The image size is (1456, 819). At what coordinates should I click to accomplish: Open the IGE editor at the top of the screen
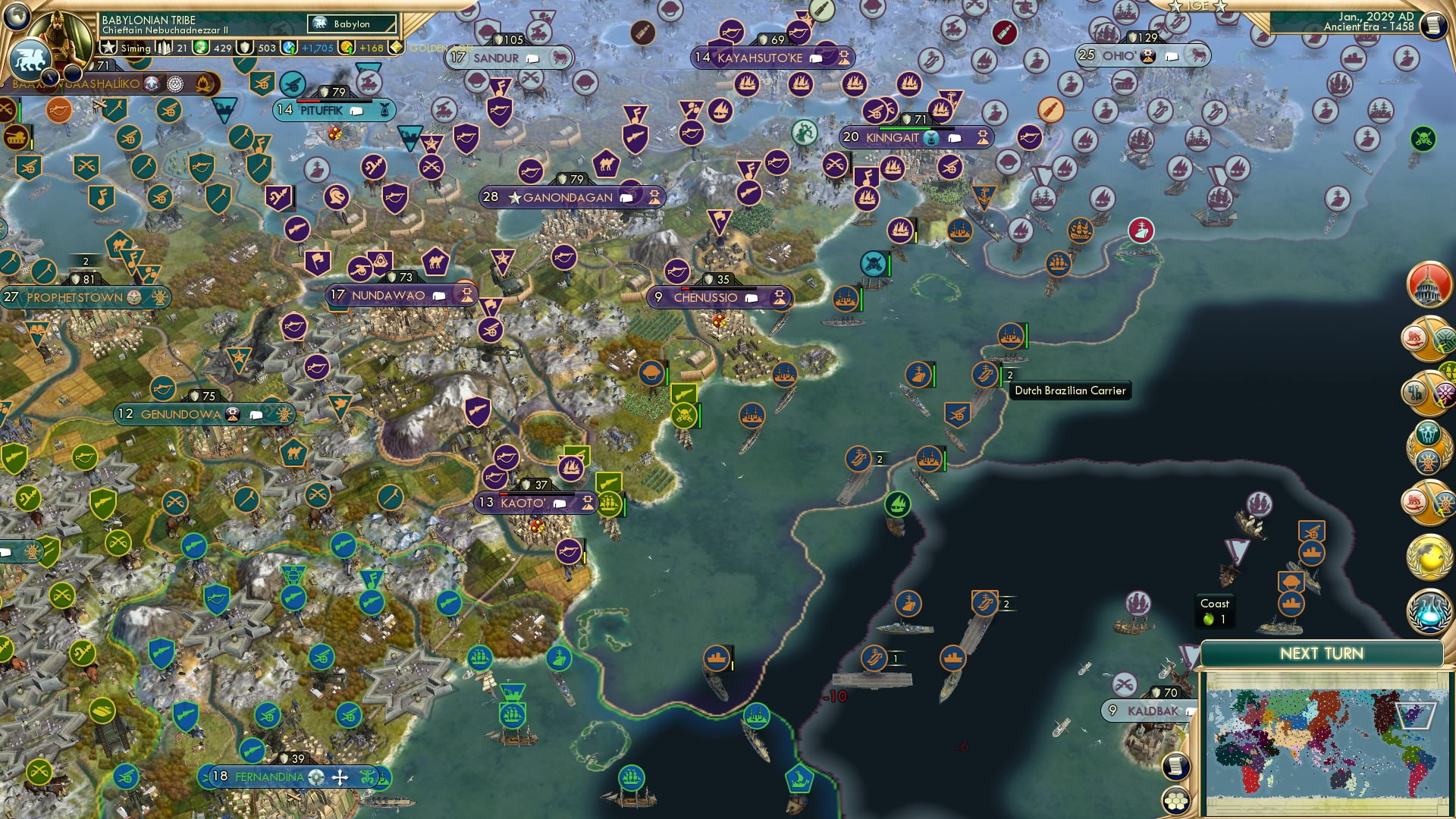pos(1198,6)
